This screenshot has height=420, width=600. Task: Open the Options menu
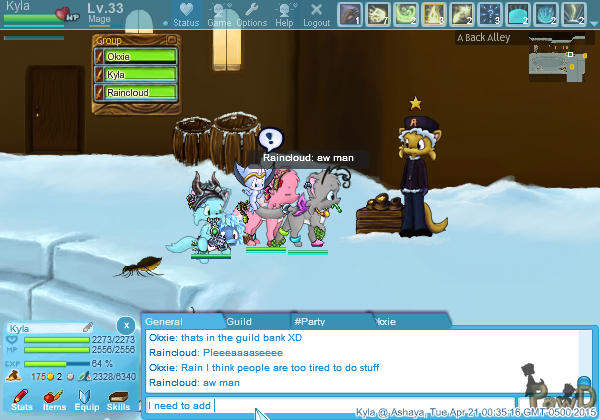[251, 14]
